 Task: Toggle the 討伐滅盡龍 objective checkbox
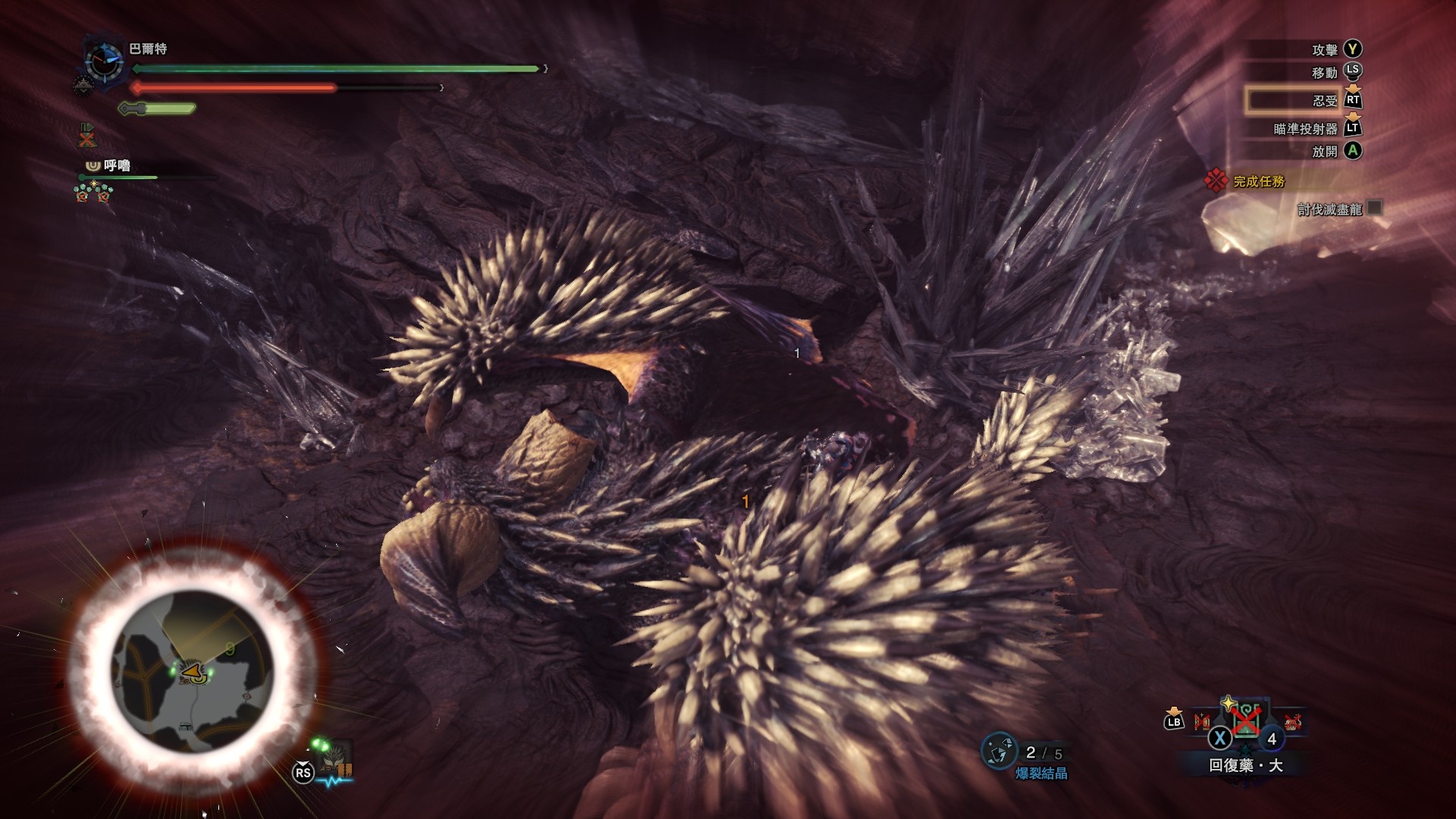pos(1374,208)
